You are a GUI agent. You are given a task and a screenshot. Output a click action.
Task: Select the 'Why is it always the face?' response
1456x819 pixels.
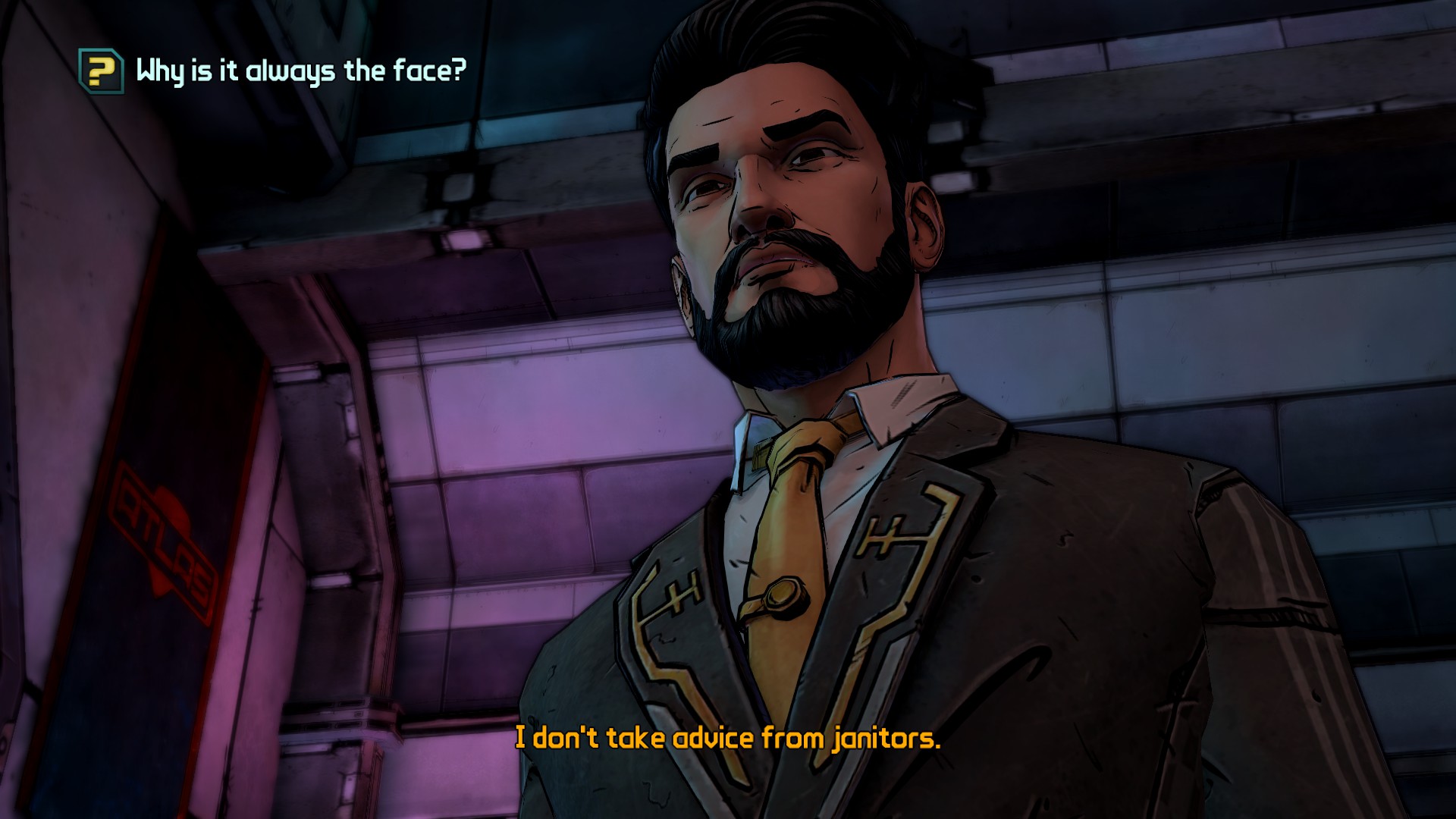coord(300,71)
